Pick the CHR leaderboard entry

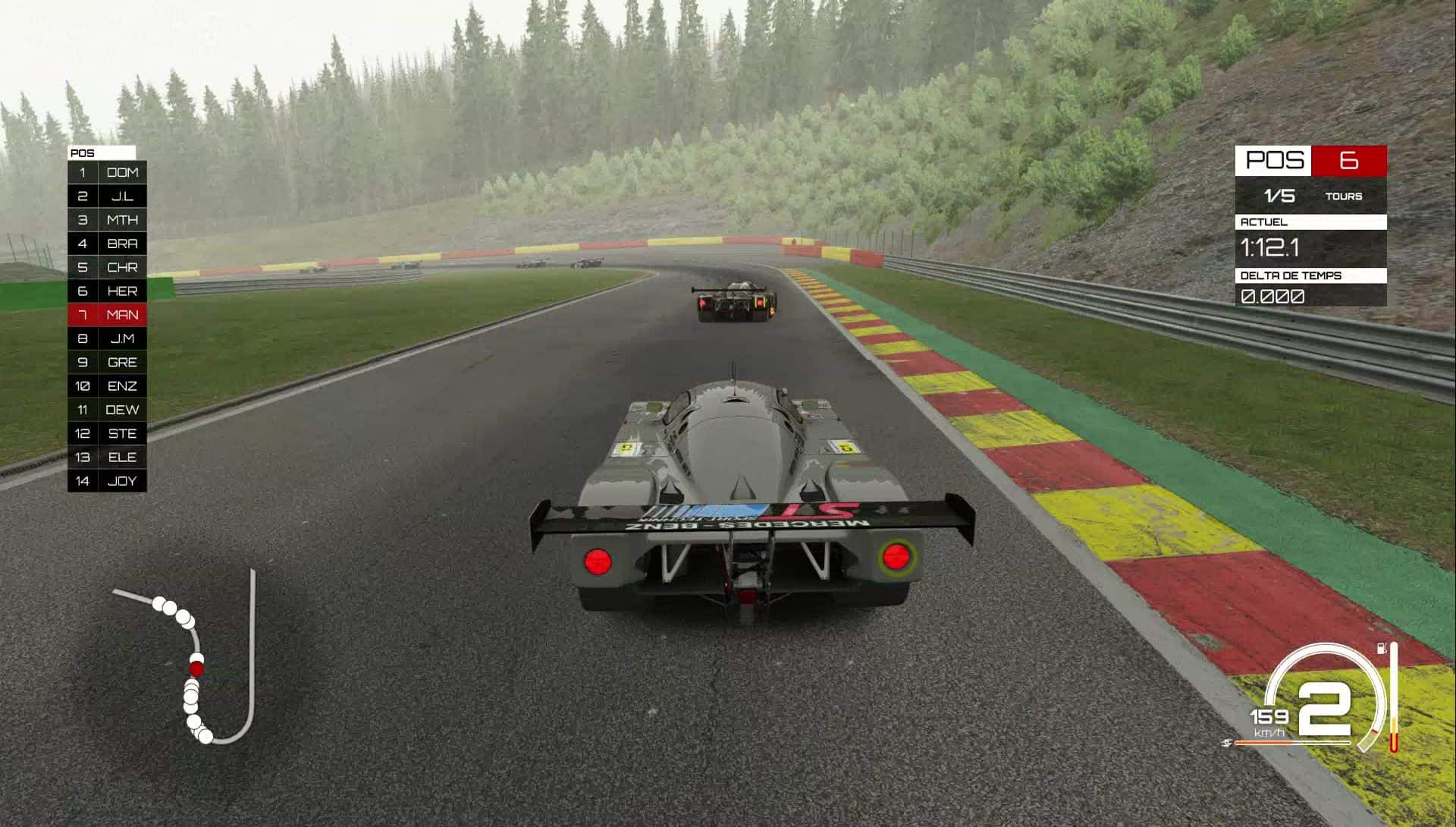108,267
